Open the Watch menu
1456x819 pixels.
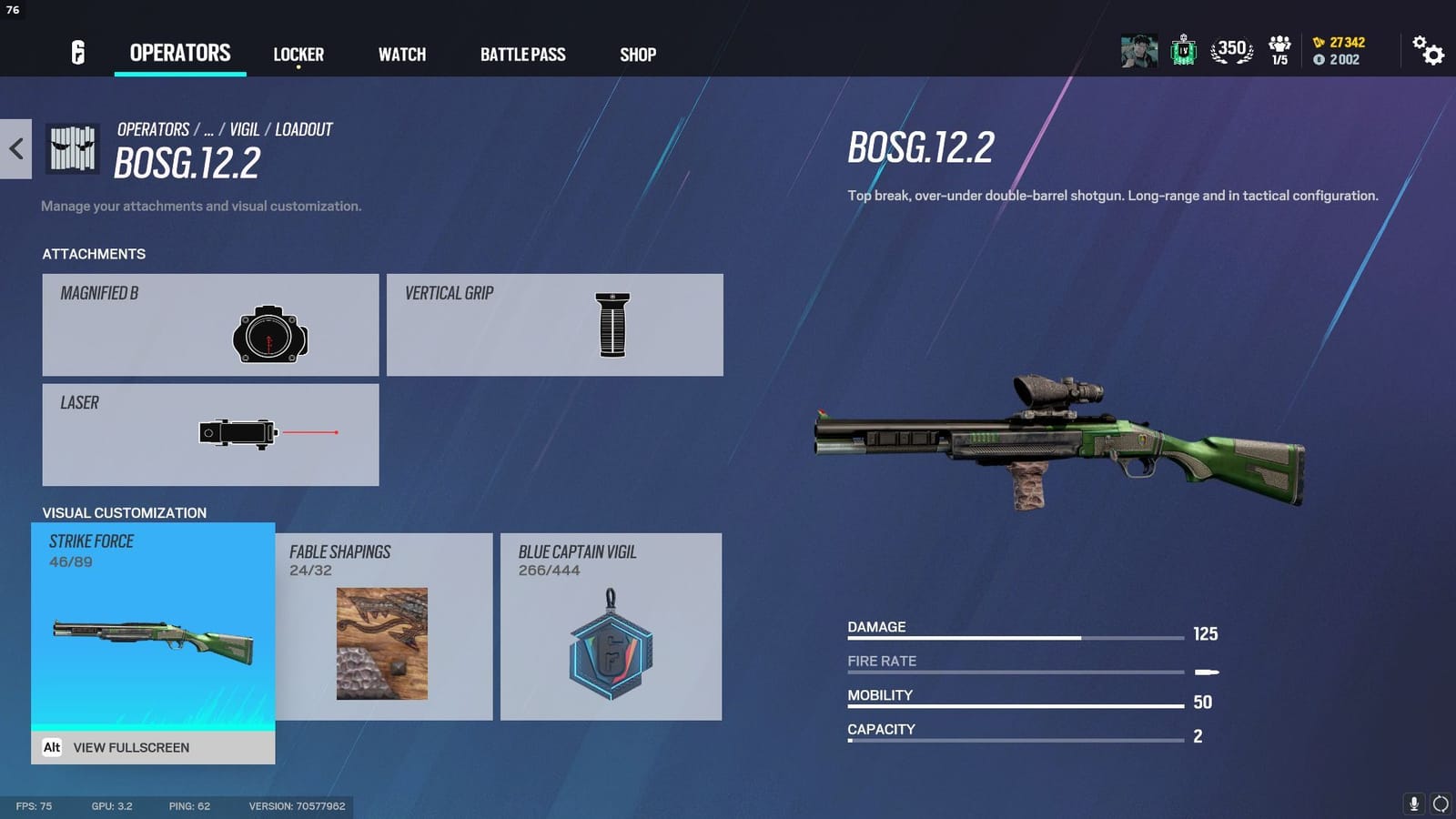click(401, 55)
